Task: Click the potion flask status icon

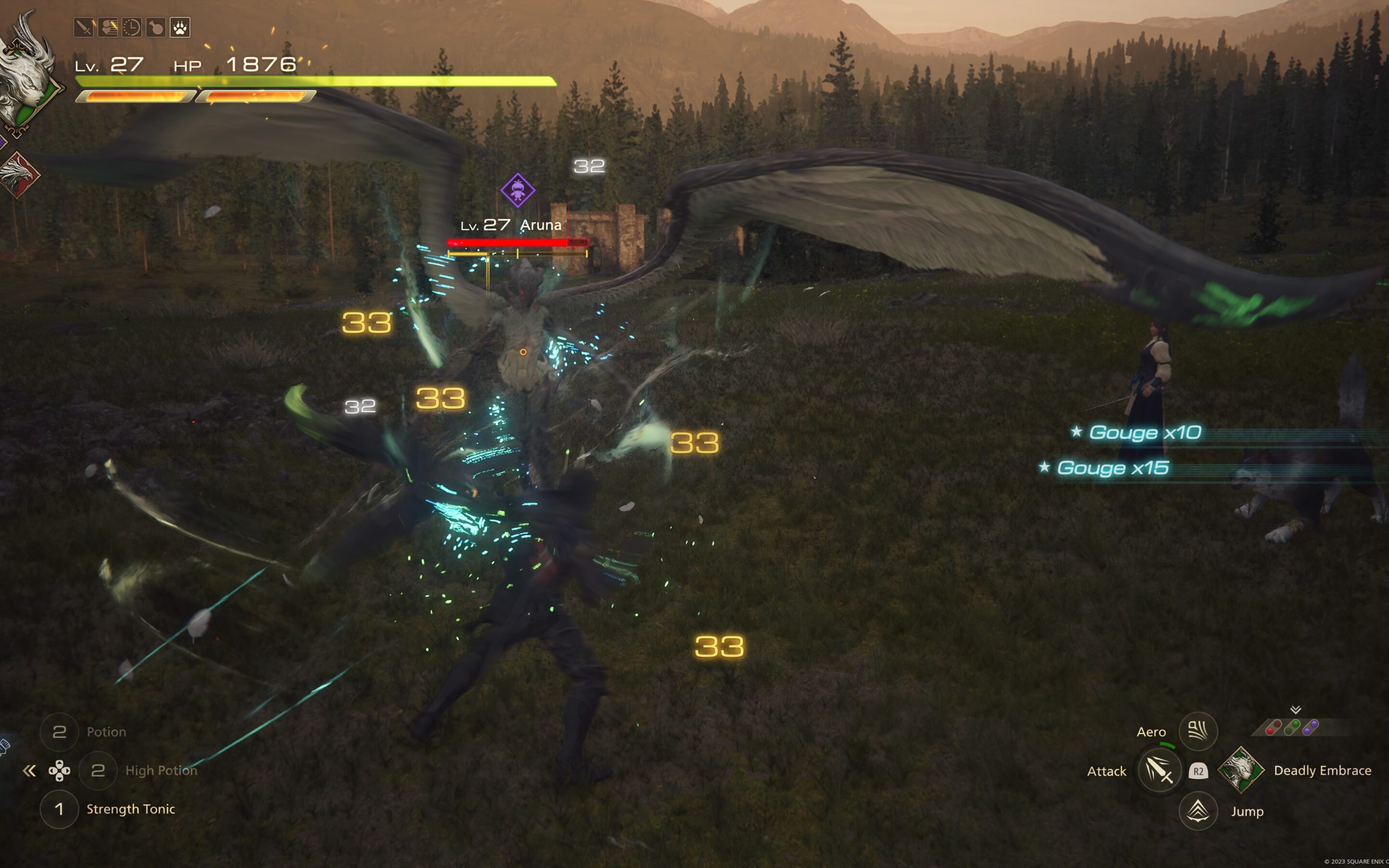Action: pos(156,27)
